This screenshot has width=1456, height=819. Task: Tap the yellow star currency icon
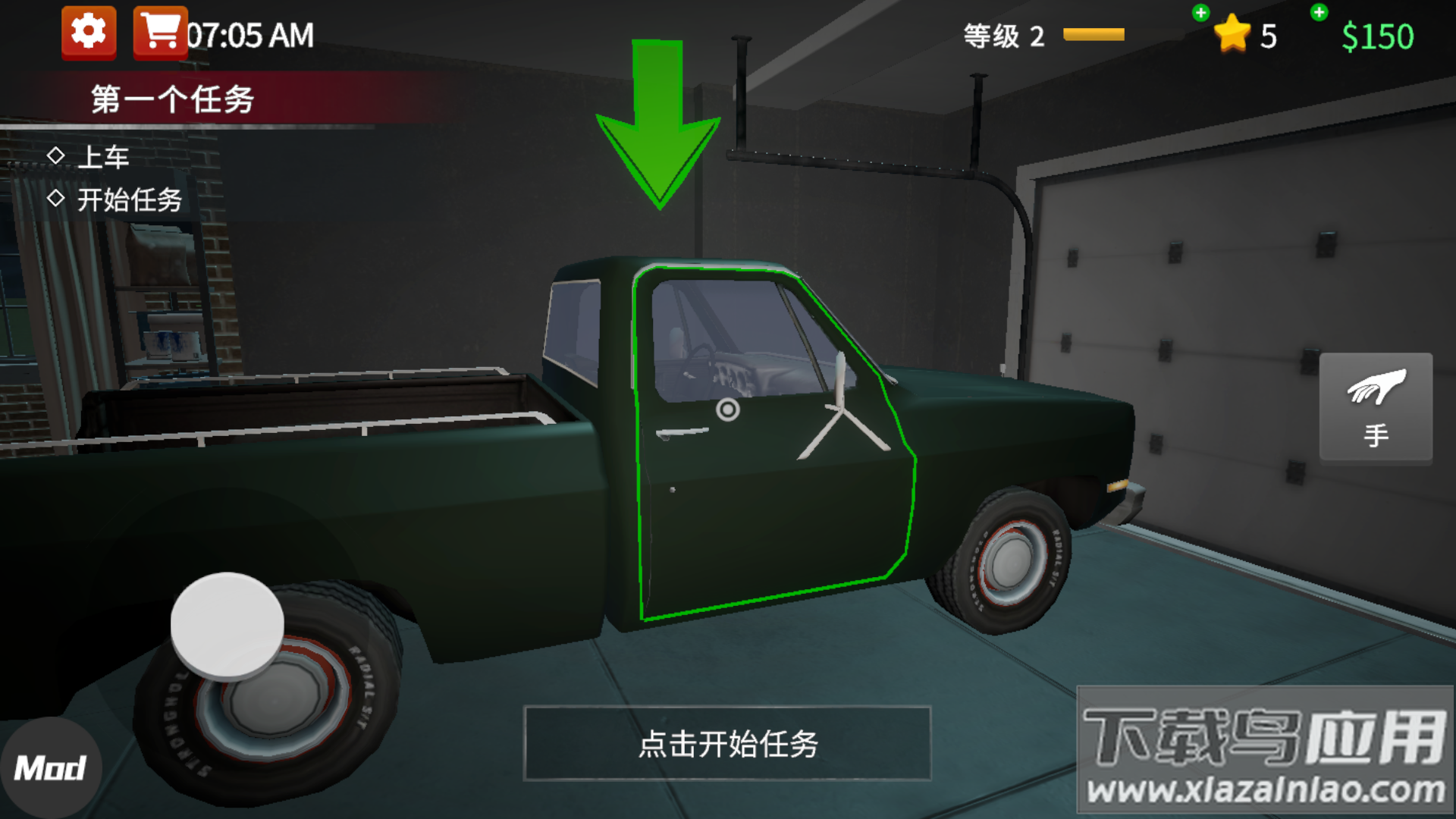coord(1234,33)
